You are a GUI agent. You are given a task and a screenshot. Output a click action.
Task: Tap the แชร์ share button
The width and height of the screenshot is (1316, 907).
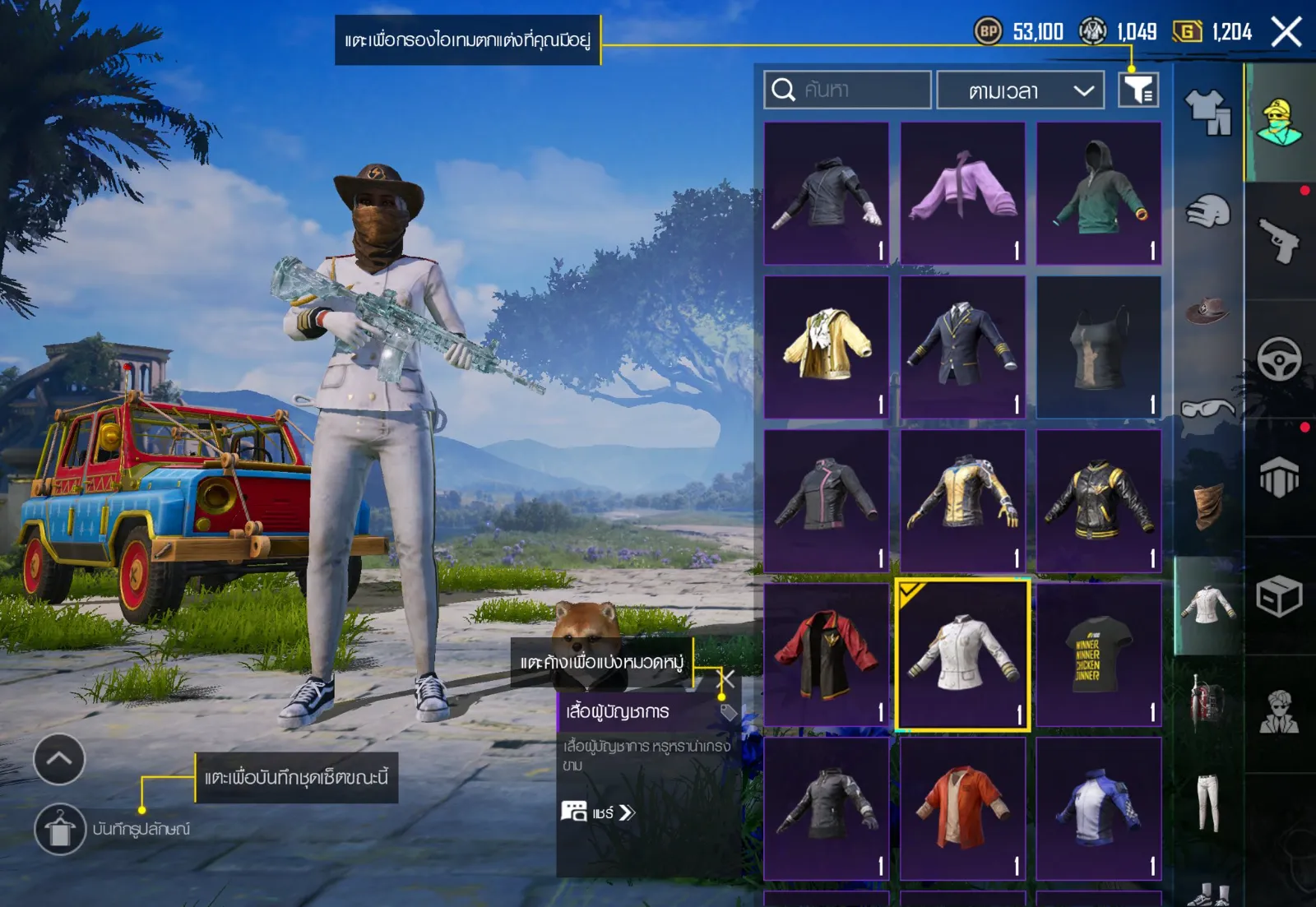[599, 812]
